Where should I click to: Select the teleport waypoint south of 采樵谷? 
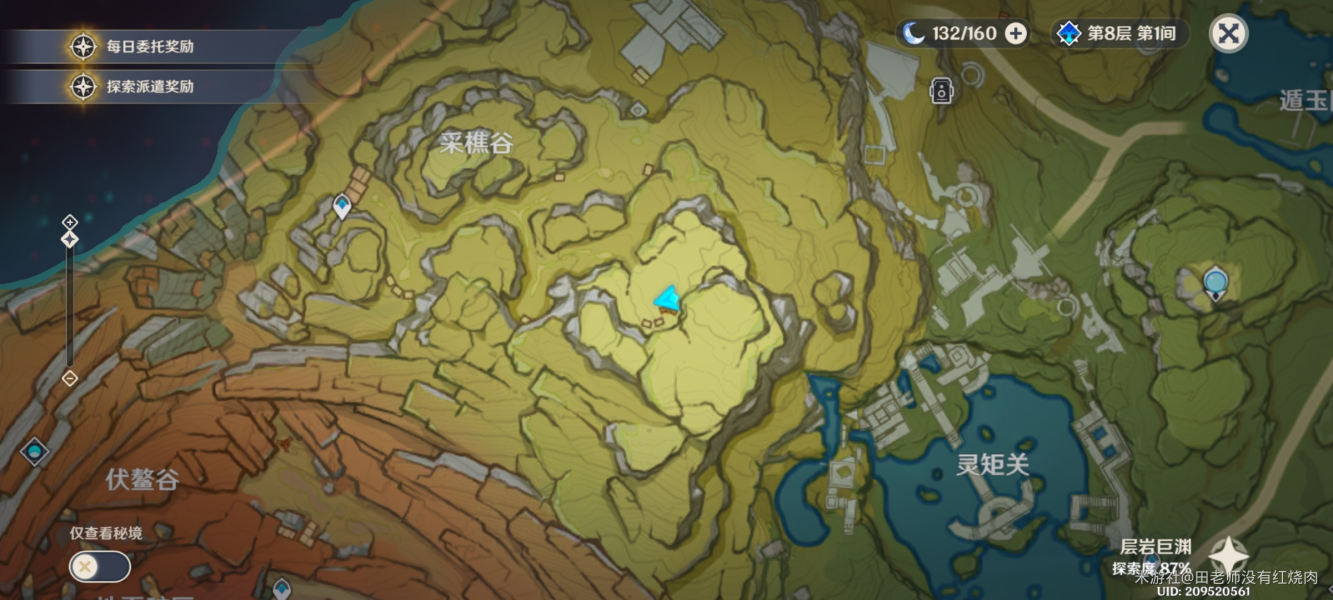click(342, 206)
